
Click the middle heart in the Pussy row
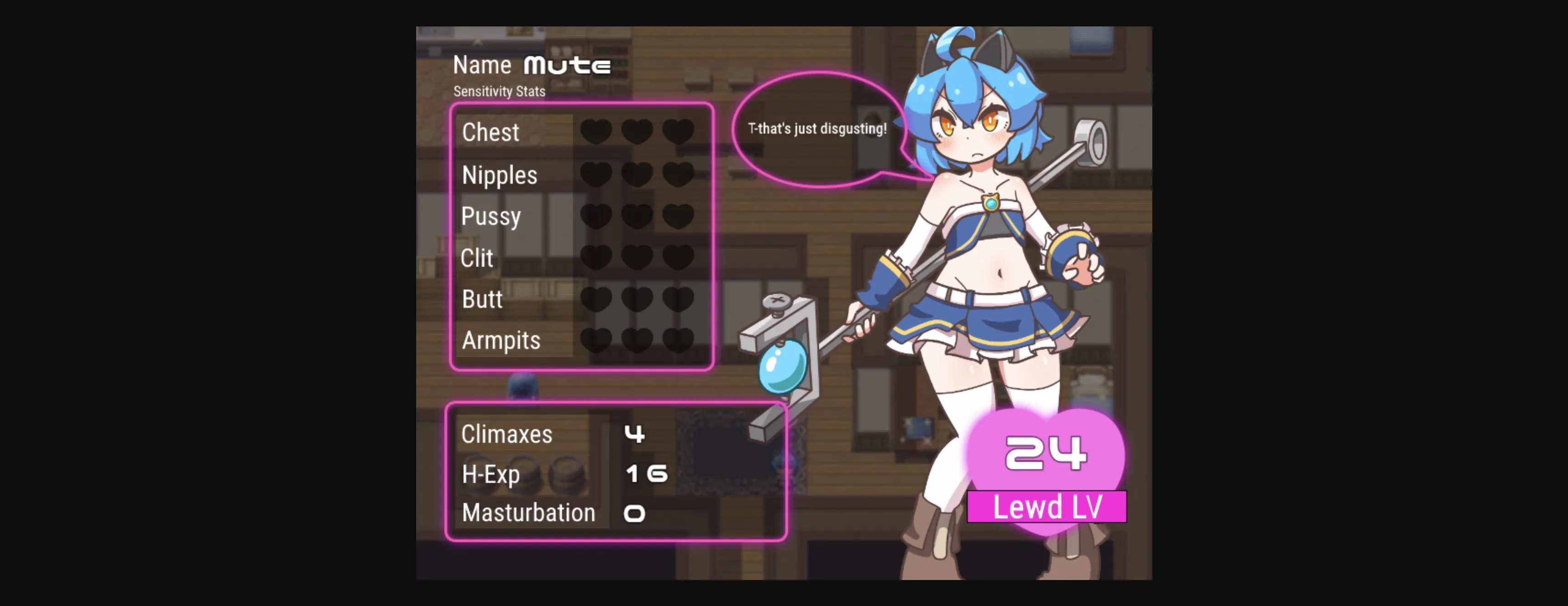pos(638,215)
